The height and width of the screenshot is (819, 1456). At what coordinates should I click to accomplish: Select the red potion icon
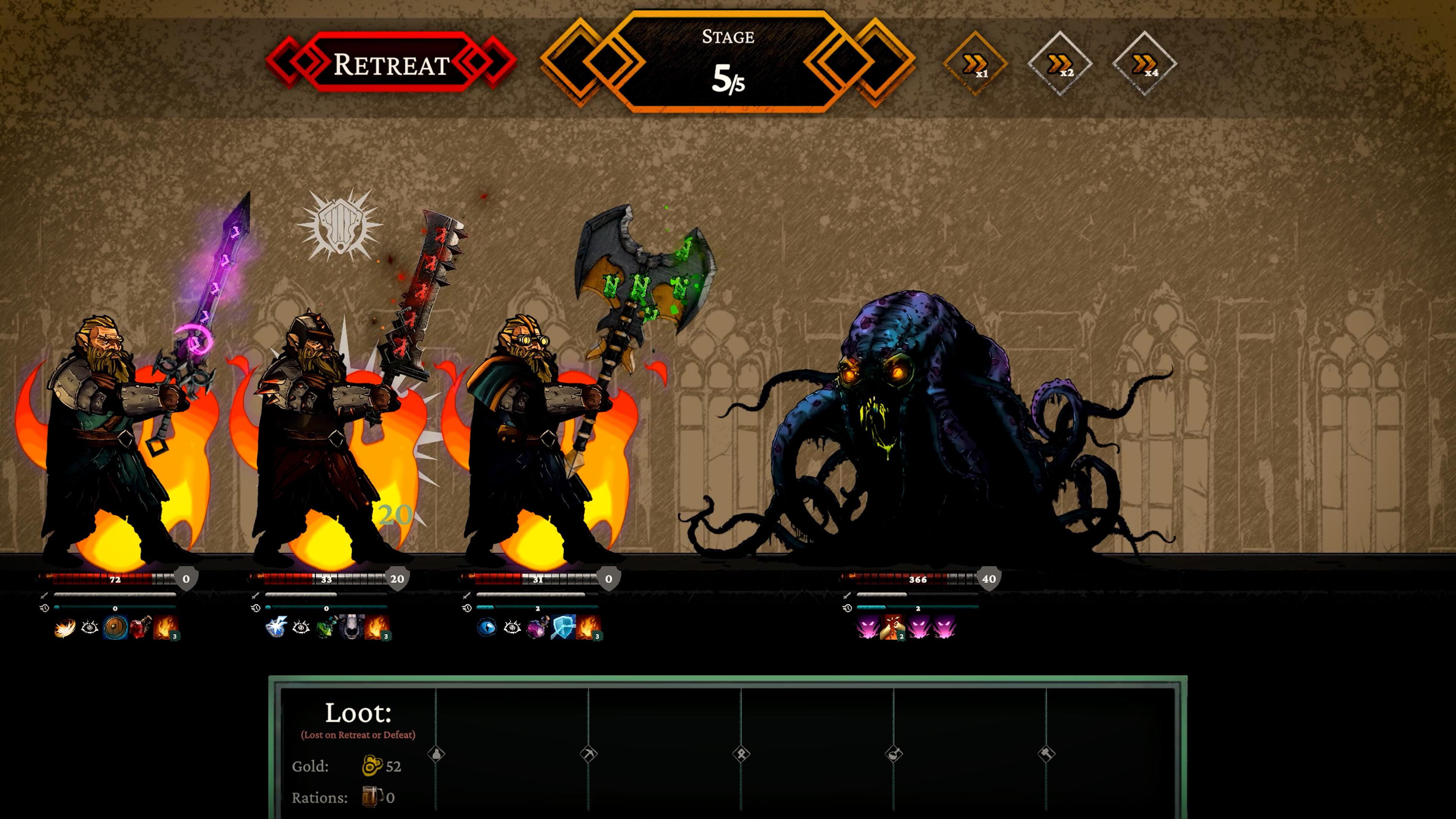pyautogui.click(x=140, y=628)
